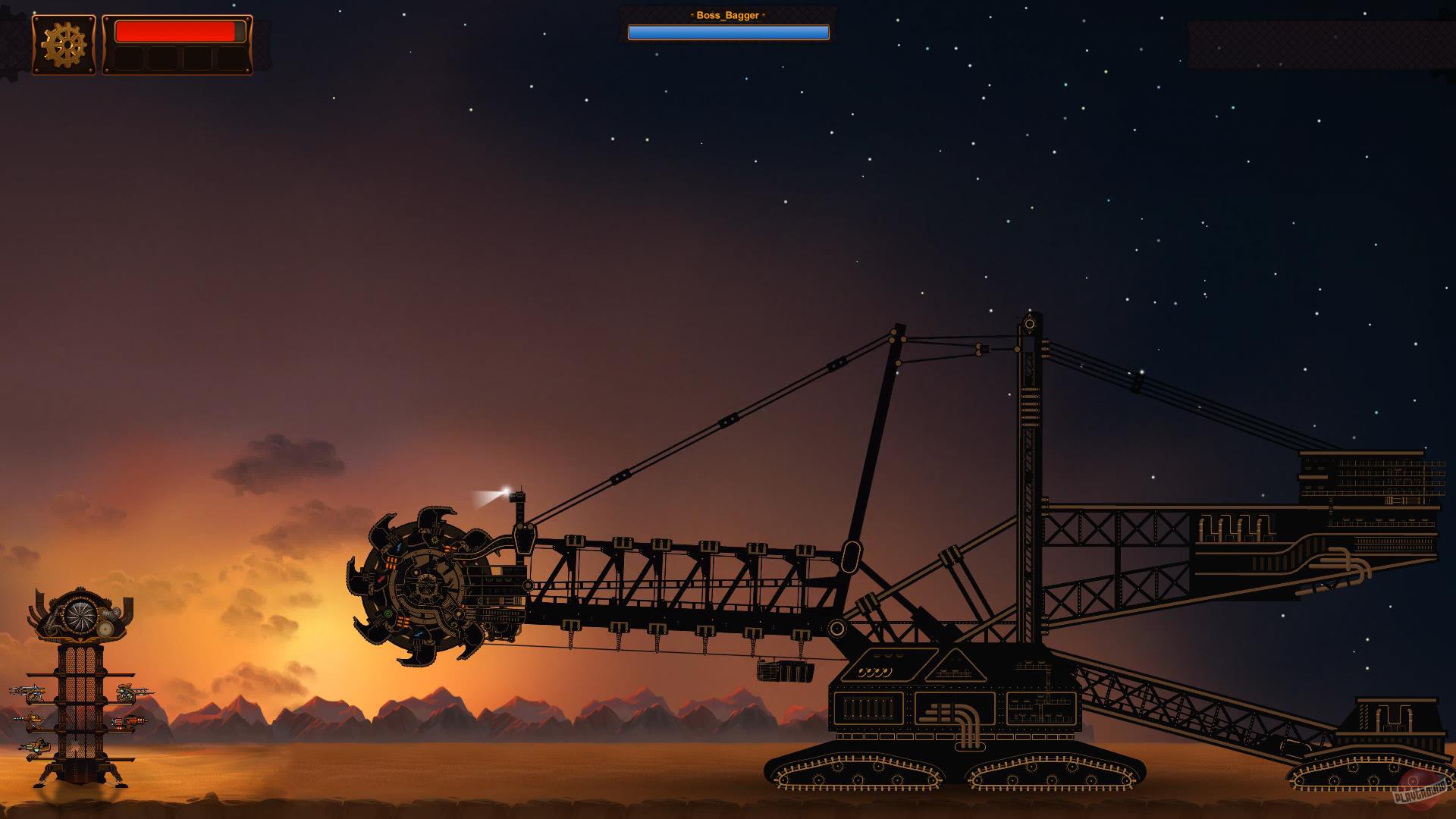Click the boss's blue health bar
Image resolution: width=1456 pixels, height=819 pixels.
[728, 32]
